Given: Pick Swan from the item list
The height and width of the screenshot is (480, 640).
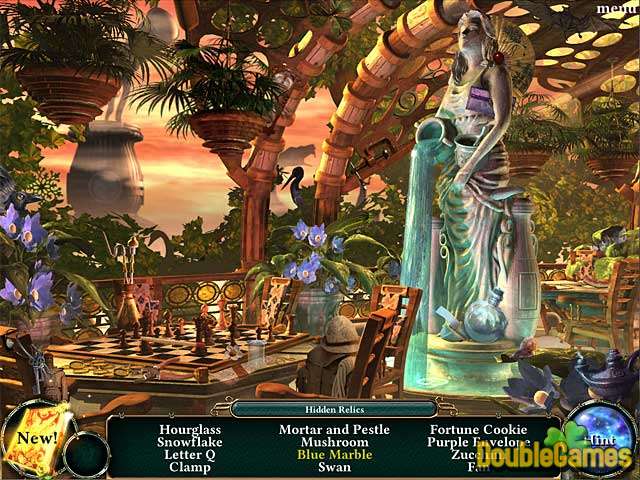Looking at the screenshot, I should [334, 466].
